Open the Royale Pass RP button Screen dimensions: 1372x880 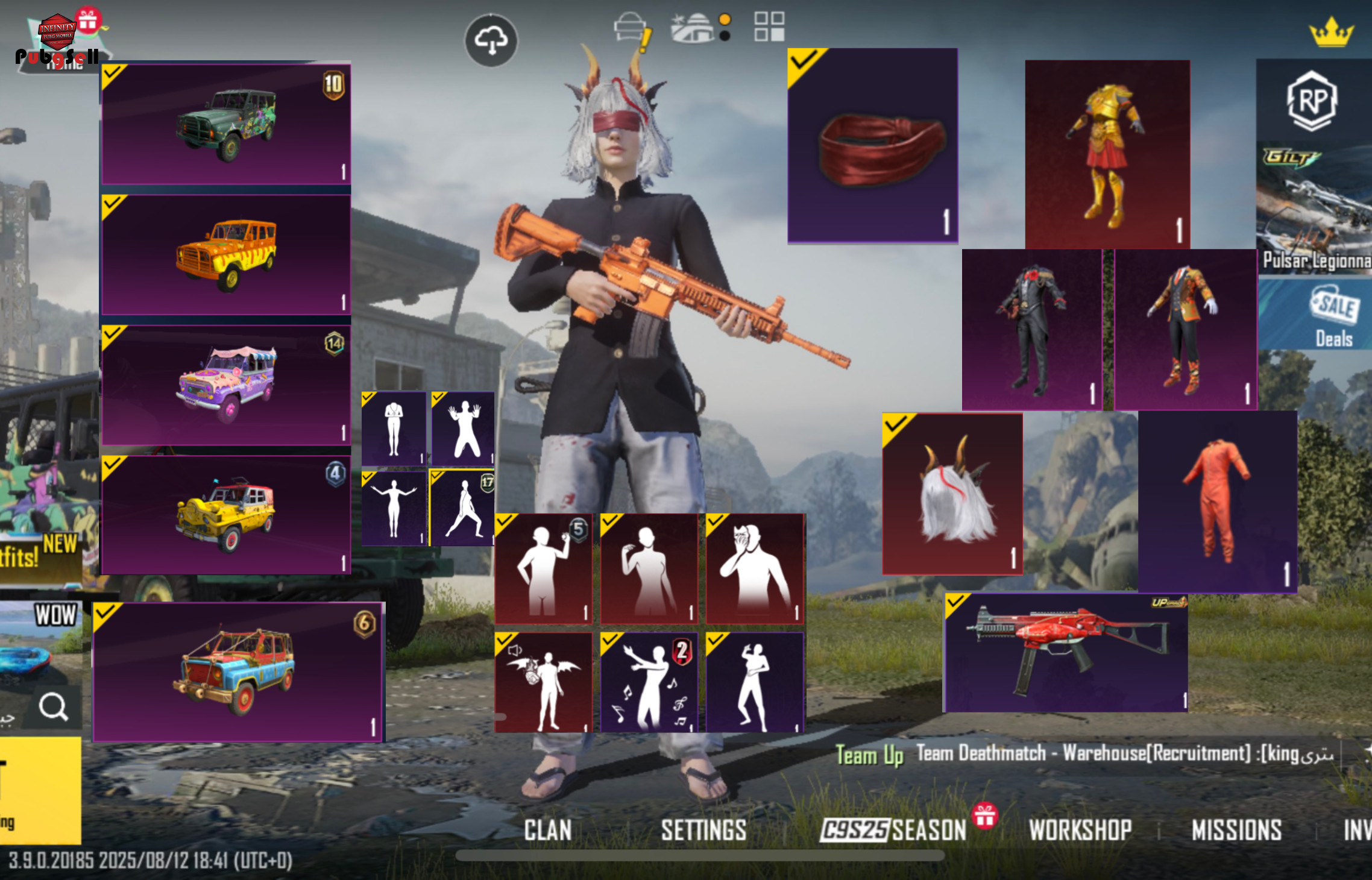tap(1312, 101)
